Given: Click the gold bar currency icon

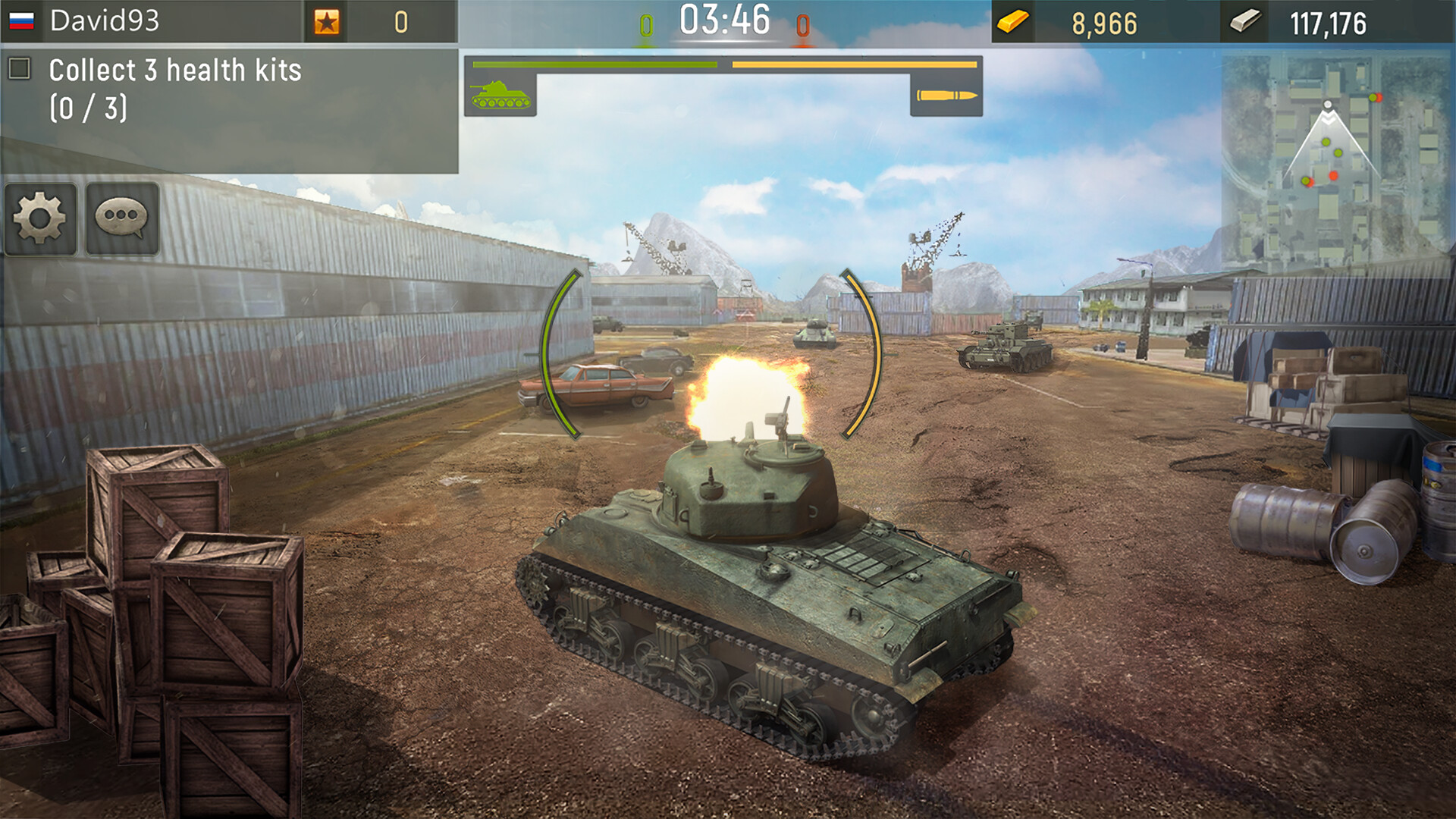Looking at the screenshot, I should (1015, 23).
